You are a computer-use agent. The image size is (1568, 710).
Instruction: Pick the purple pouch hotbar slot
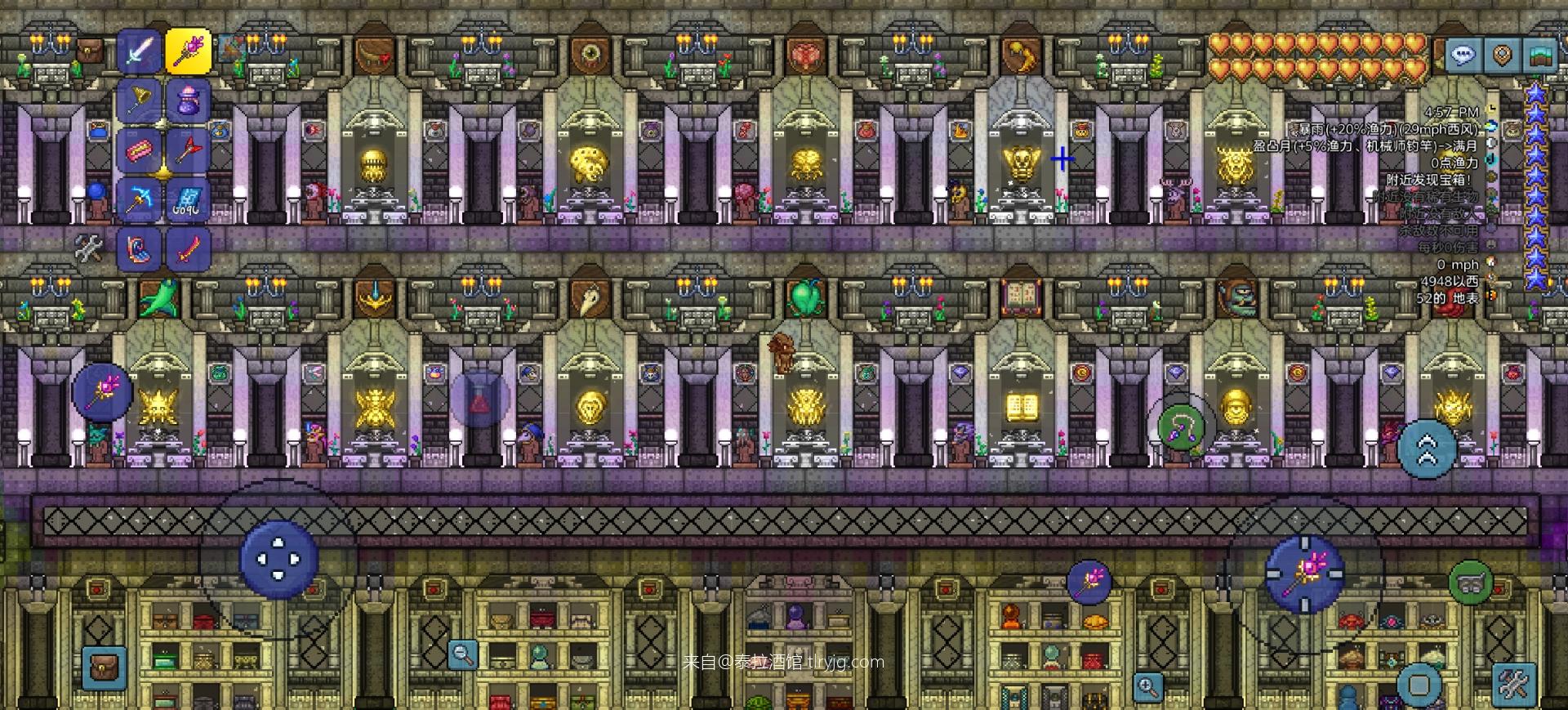[x=189, y=101]
